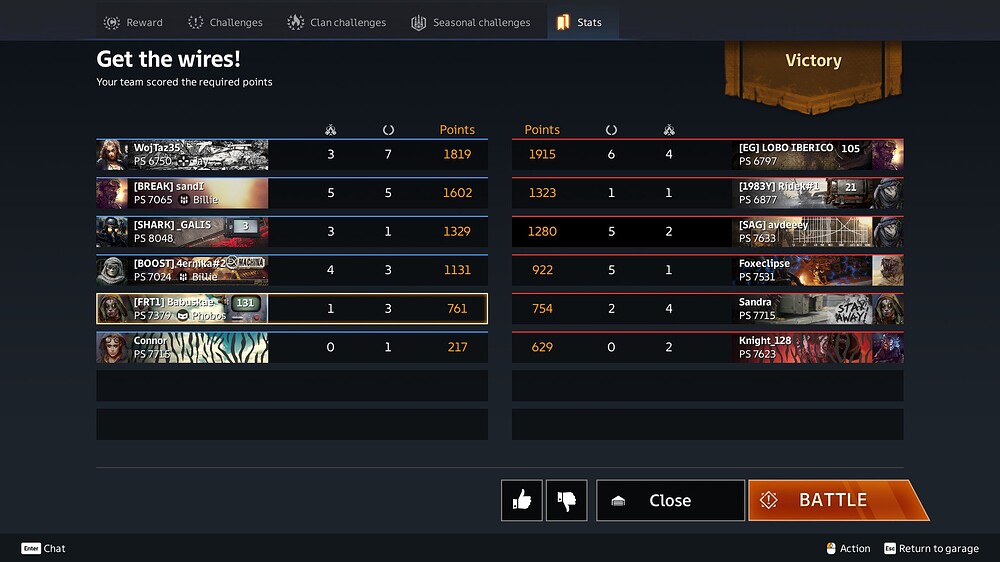Give a thumbs down rating
1000x562 pixels.
[567, 500]
